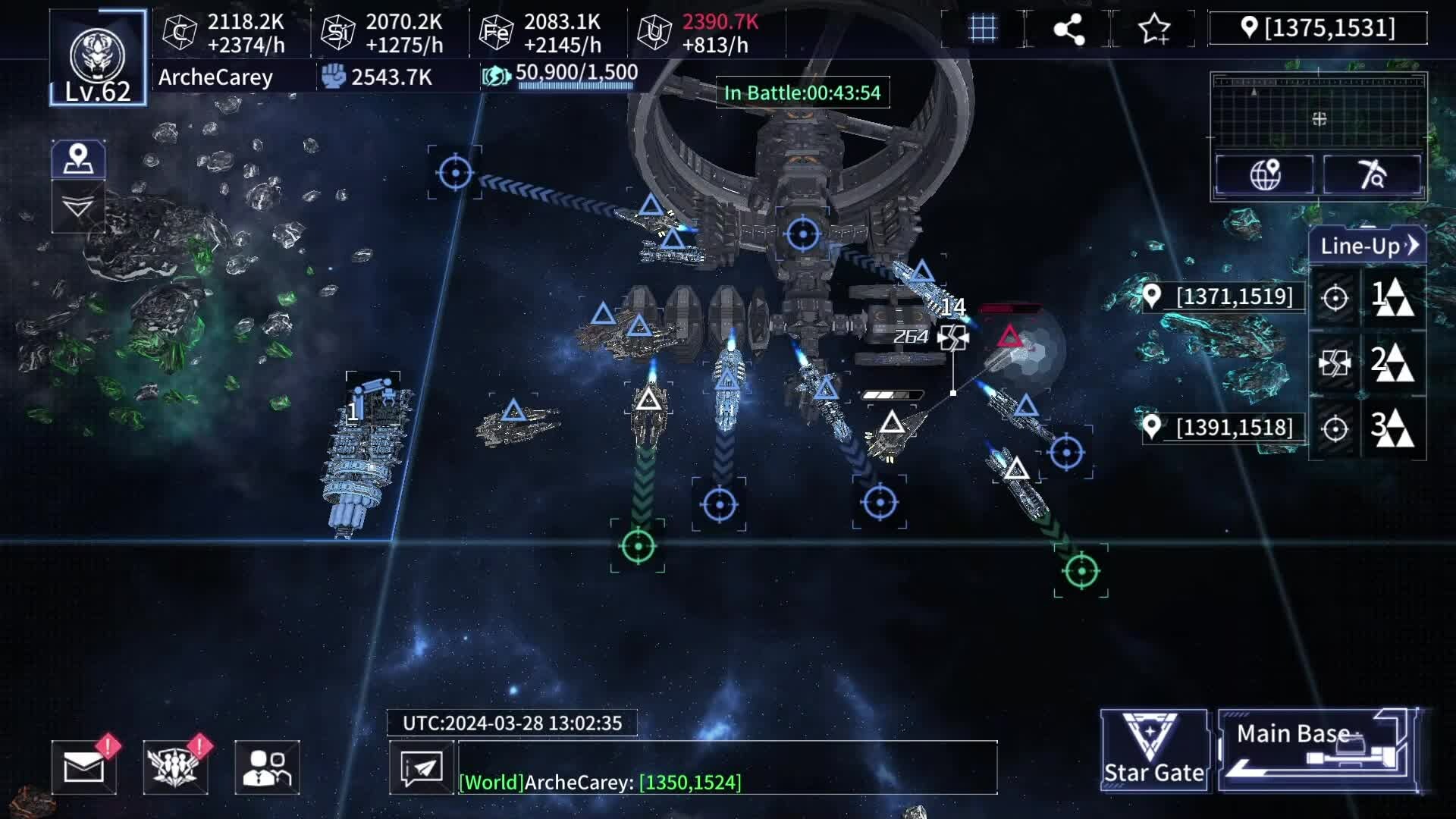This screenshot has width=1456, height=819.
Task: Open the alliance emblem menu
Action: pyautogui.click(x=175, y=767)
